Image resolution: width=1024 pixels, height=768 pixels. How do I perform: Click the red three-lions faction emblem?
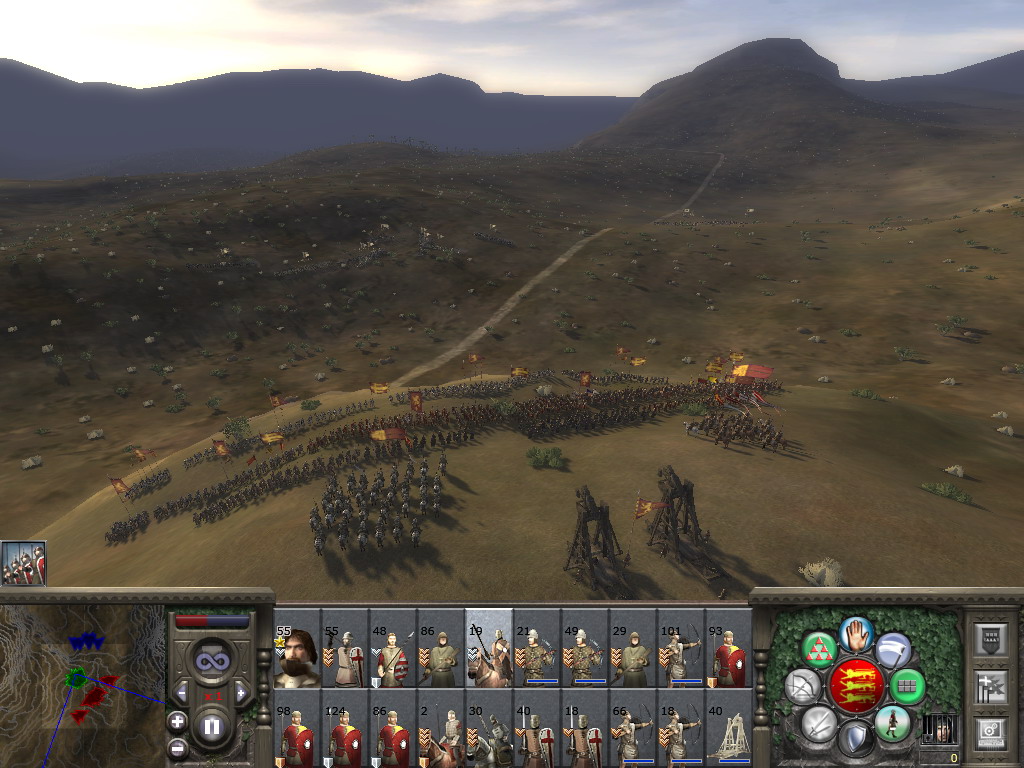855,686
